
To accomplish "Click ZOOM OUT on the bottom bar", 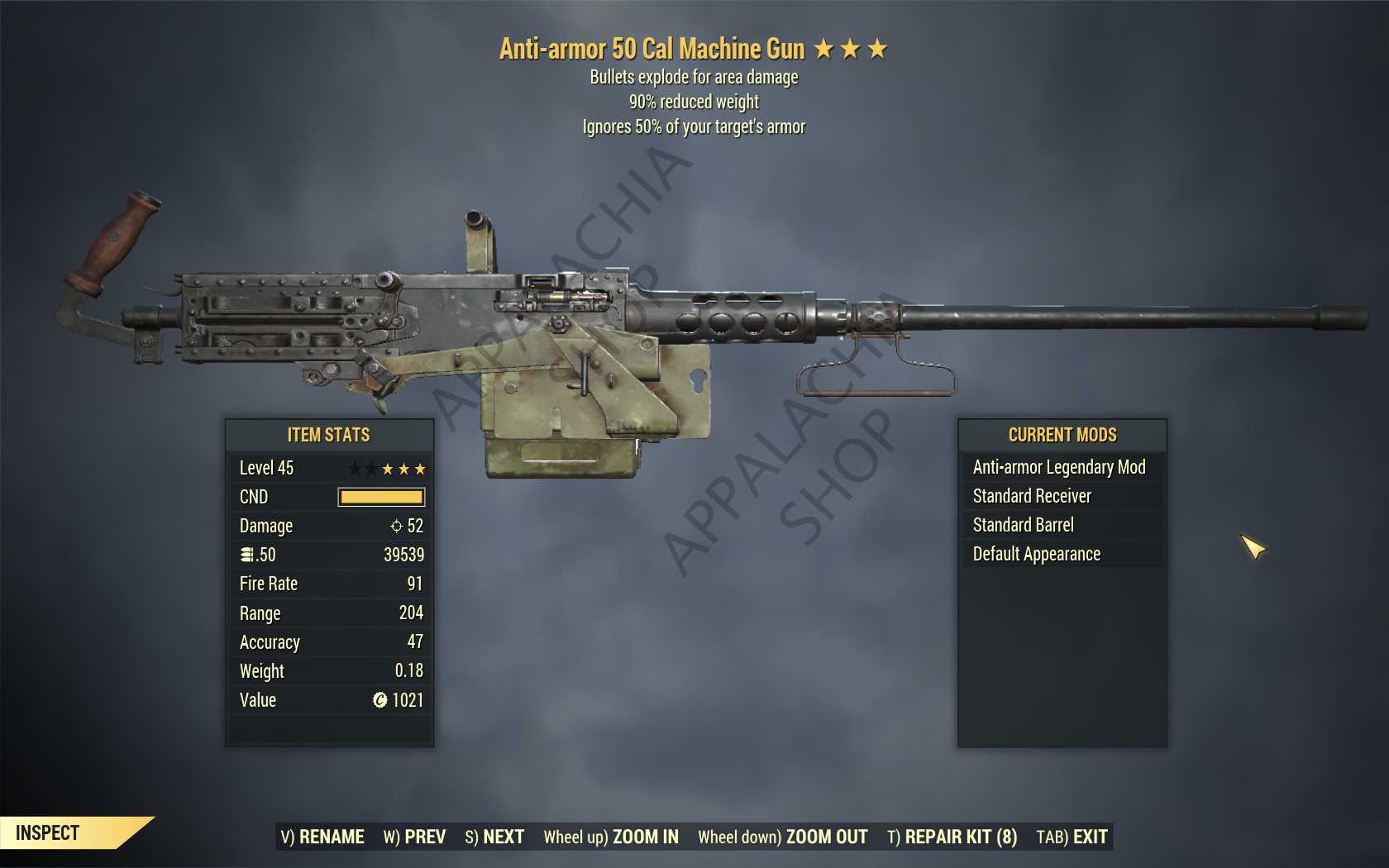I will coord(783,837).
